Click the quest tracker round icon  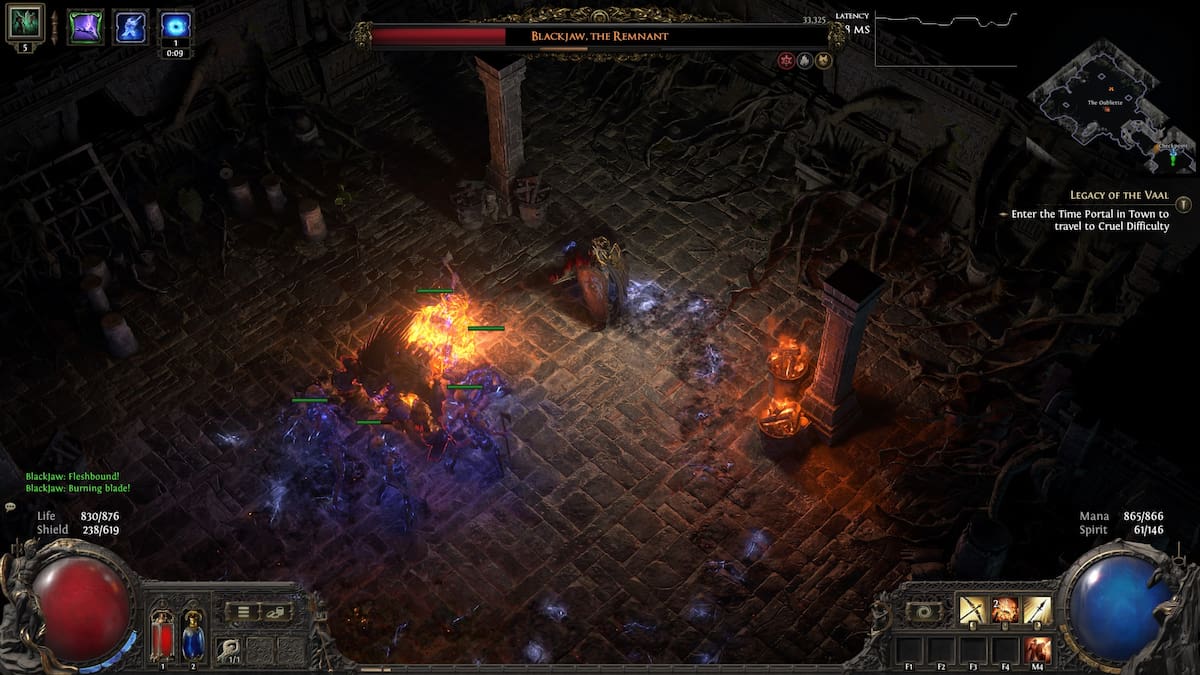[x=1184, y=204]
